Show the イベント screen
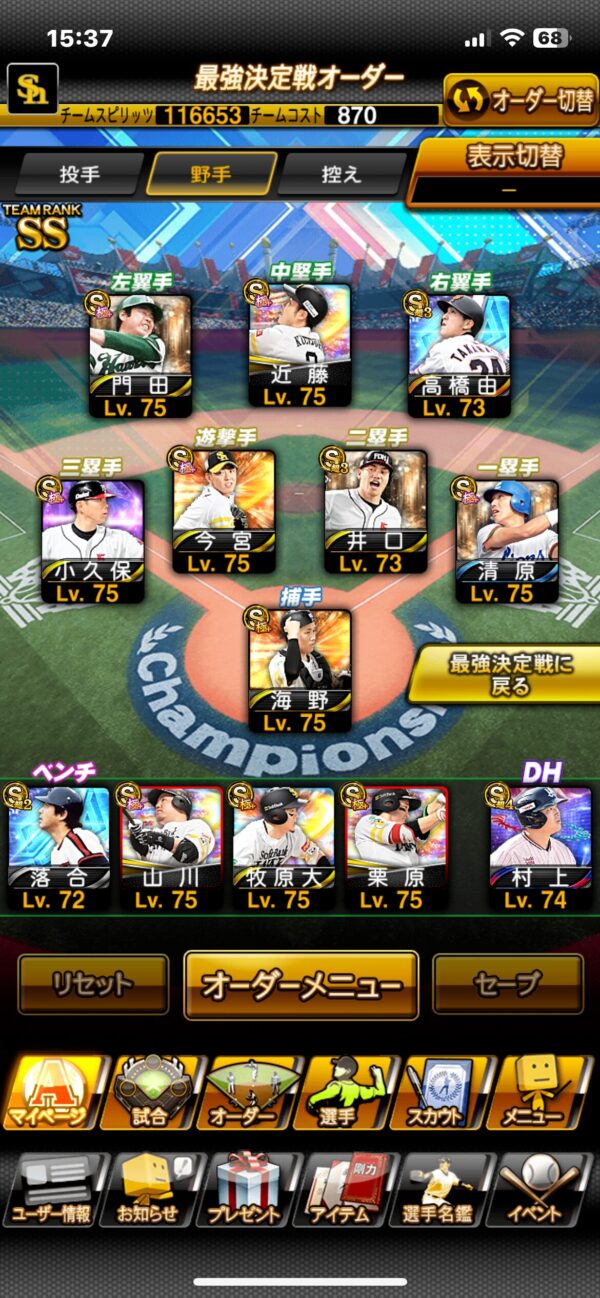This screenshot has width=600, height=1298. [x=545, y=1190]
